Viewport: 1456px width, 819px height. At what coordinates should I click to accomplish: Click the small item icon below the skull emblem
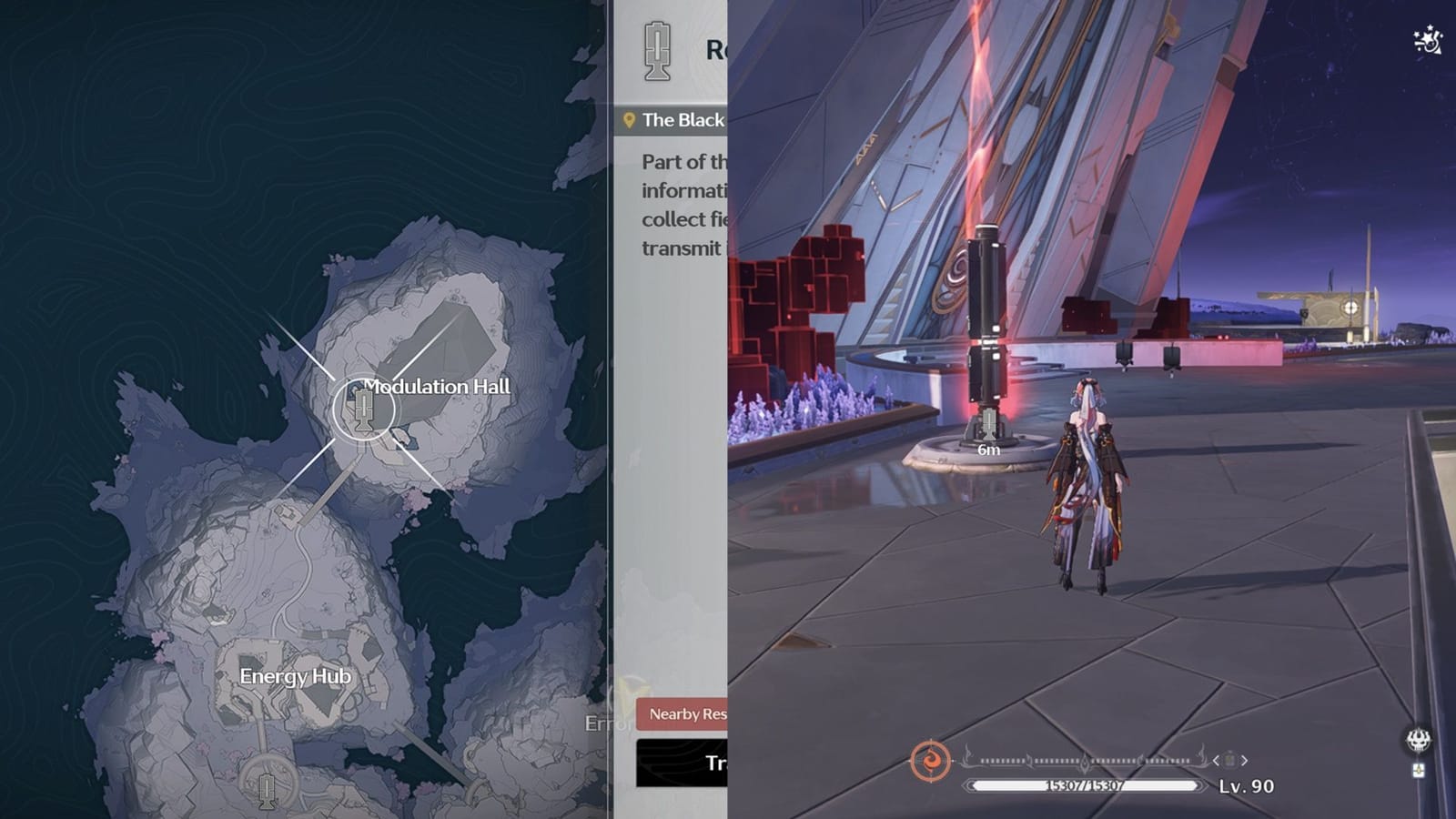[x=1418, y=770]
